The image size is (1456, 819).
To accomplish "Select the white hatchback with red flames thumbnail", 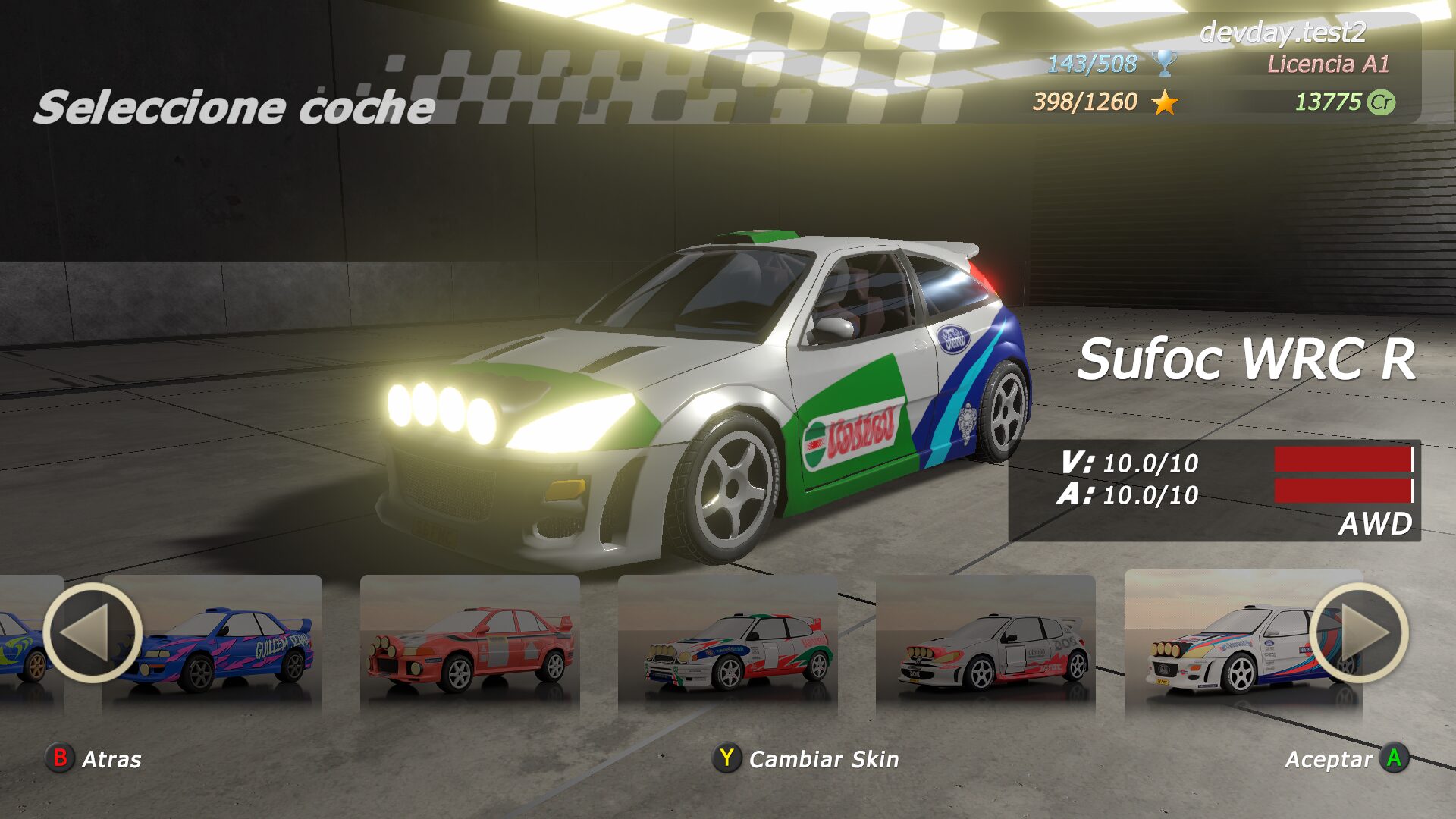I will tap(986, 645).
